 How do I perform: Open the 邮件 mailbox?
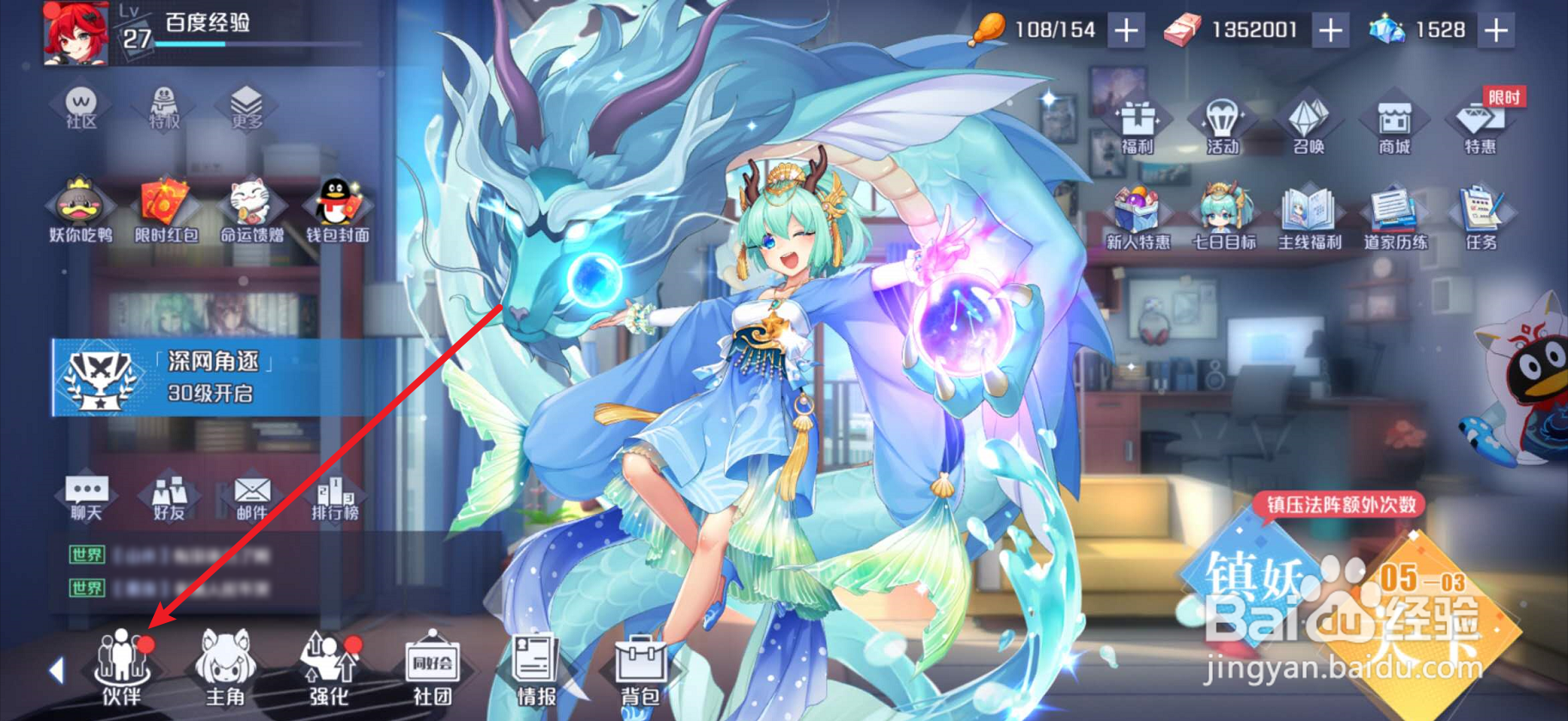click(249, 498)
